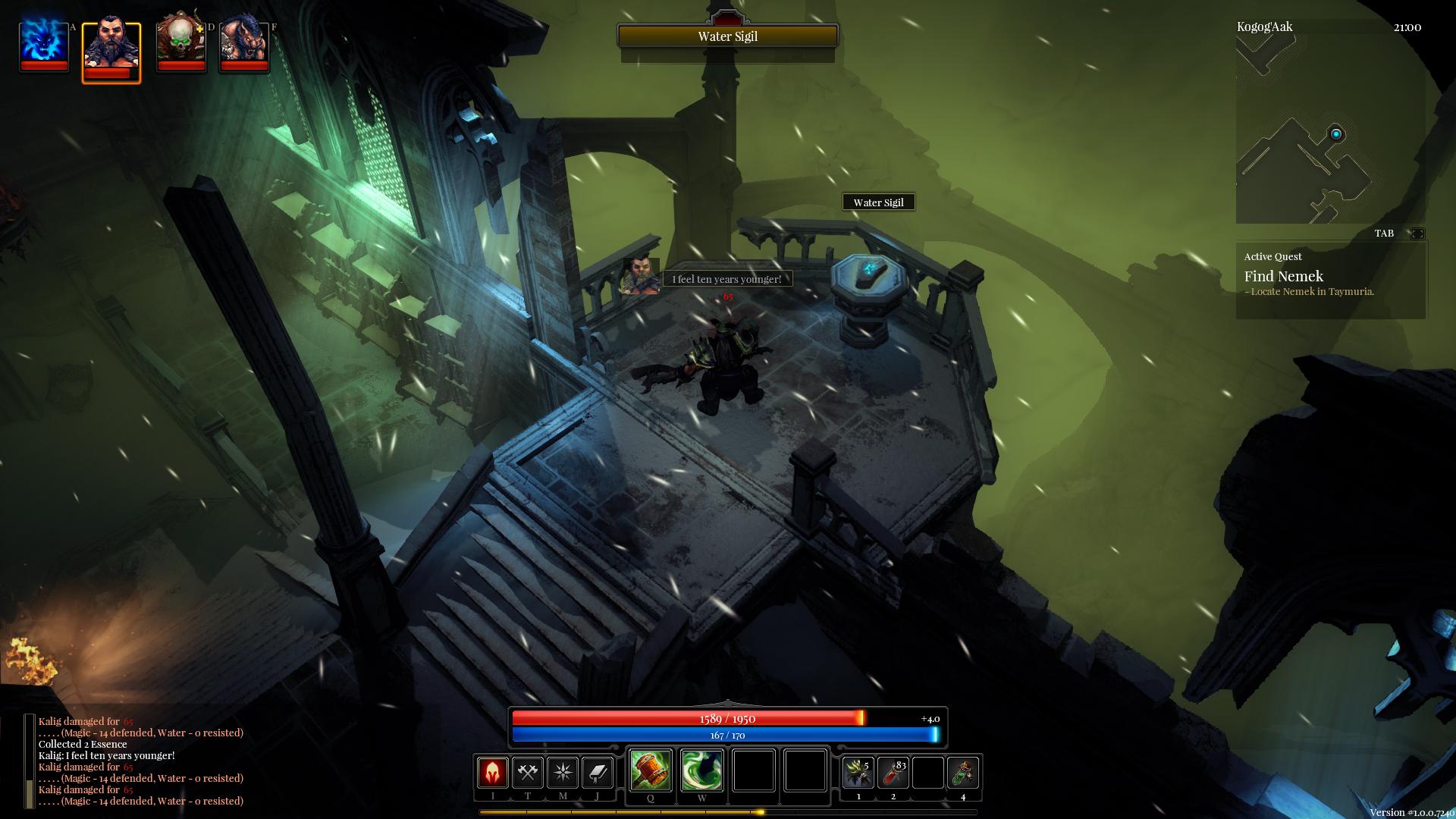This screenshot has height=819, width=1456.
Task: Switch to the green-eyed skull hero portrait
Action: pos(180,44)
